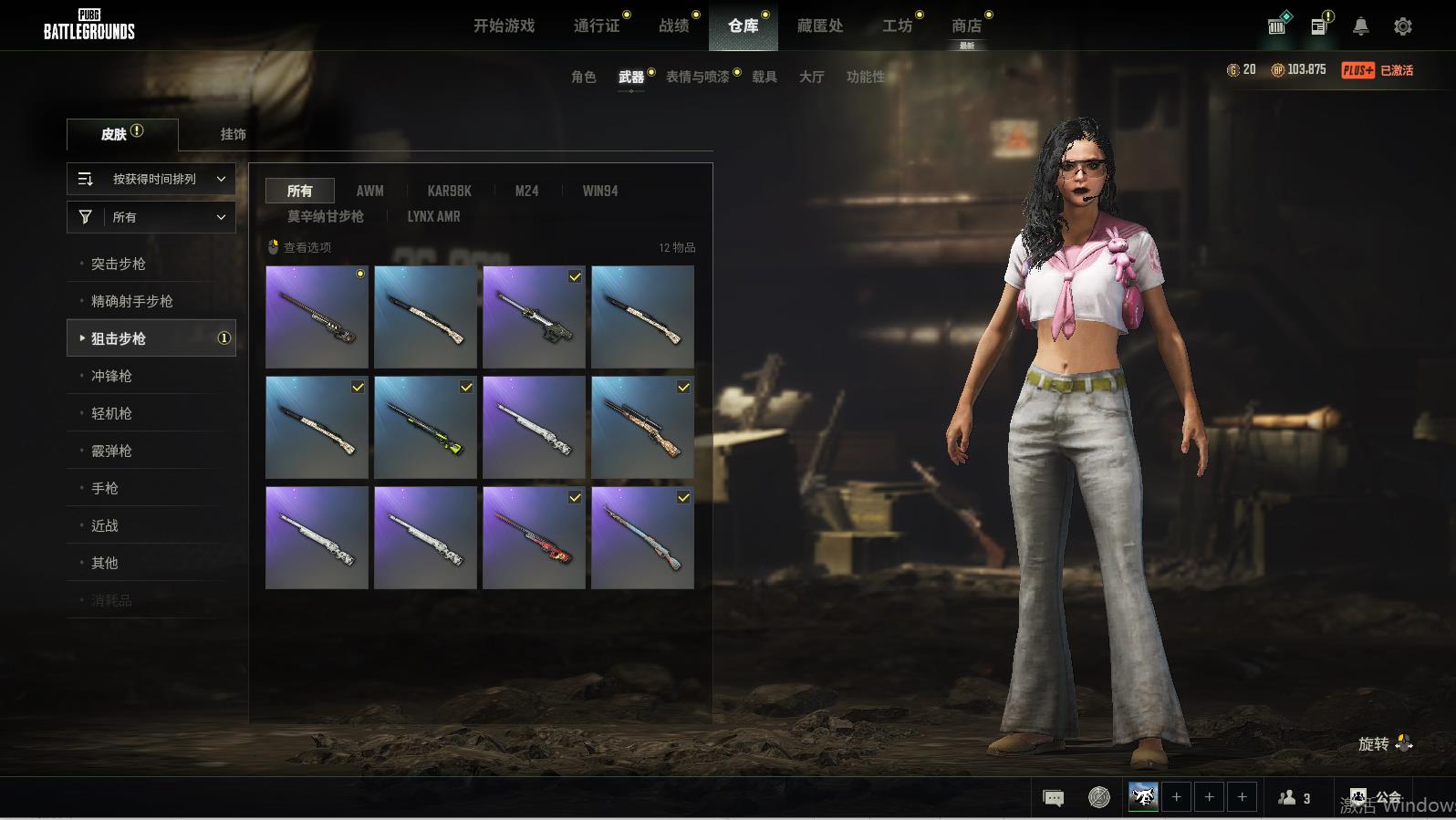The image size is (1456, 820).
Task: Go to the 工坊 workshop tab
Action: tap(897, 26)
